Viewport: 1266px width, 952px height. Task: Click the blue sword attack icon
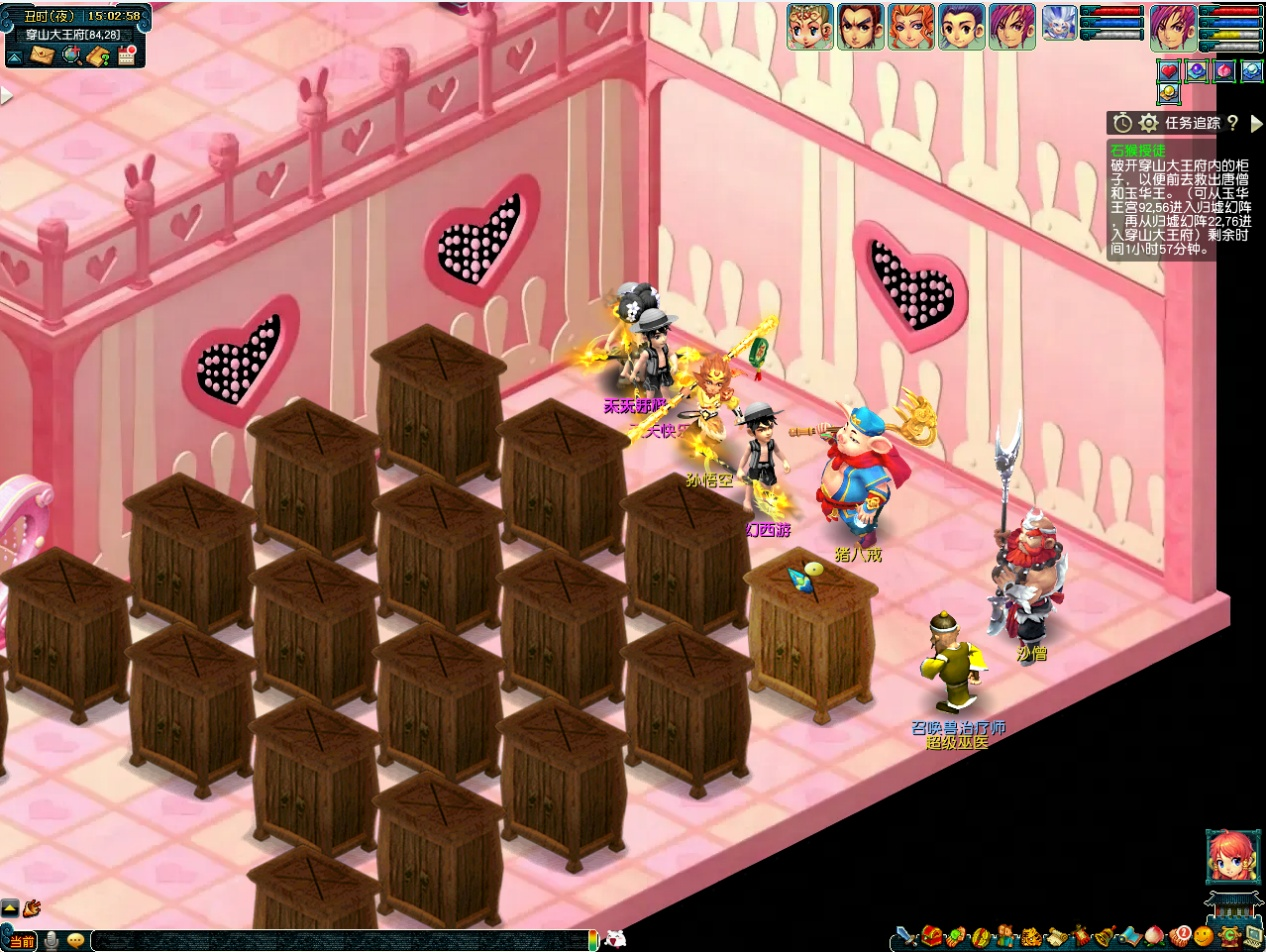pyautogui.click(x=906, y=937)
